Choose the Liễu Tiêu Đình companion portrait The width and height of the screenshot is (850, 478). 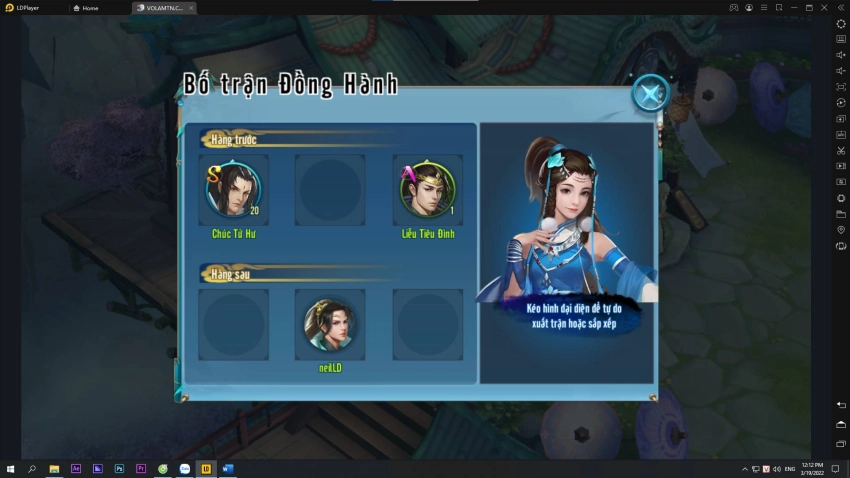coord(428,190)
